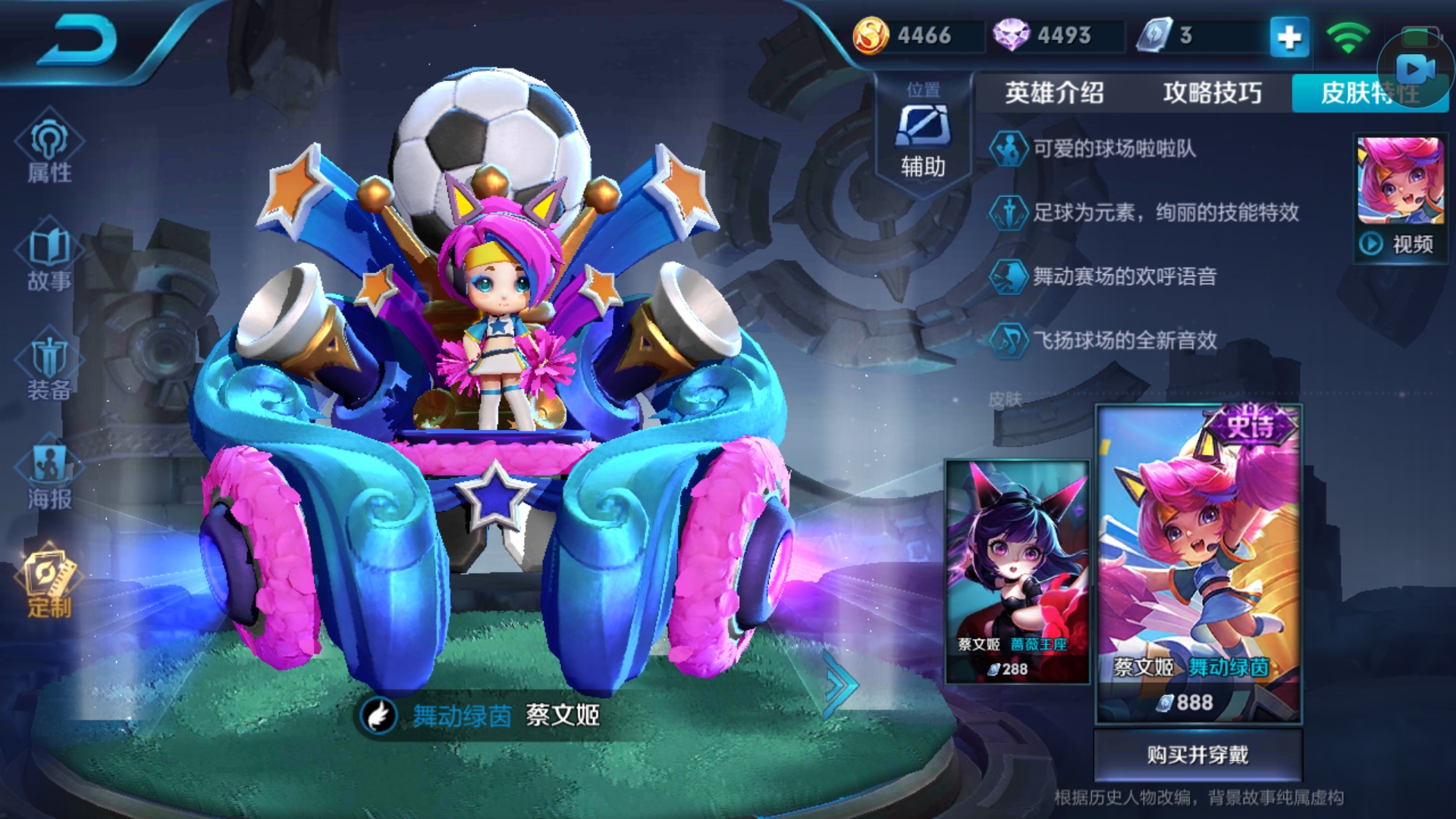The image size is (1456, 819).
Task: Select the 舞动绿茵 epic skin card
Action: pos(1199,565)
